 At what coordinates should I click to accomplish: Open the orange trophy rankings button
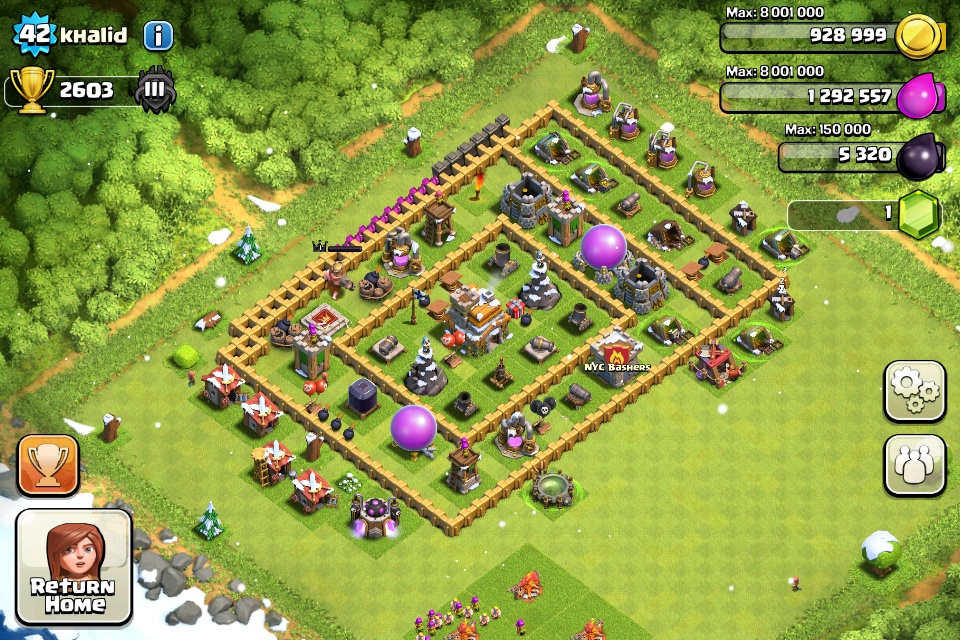click(48, 465)
